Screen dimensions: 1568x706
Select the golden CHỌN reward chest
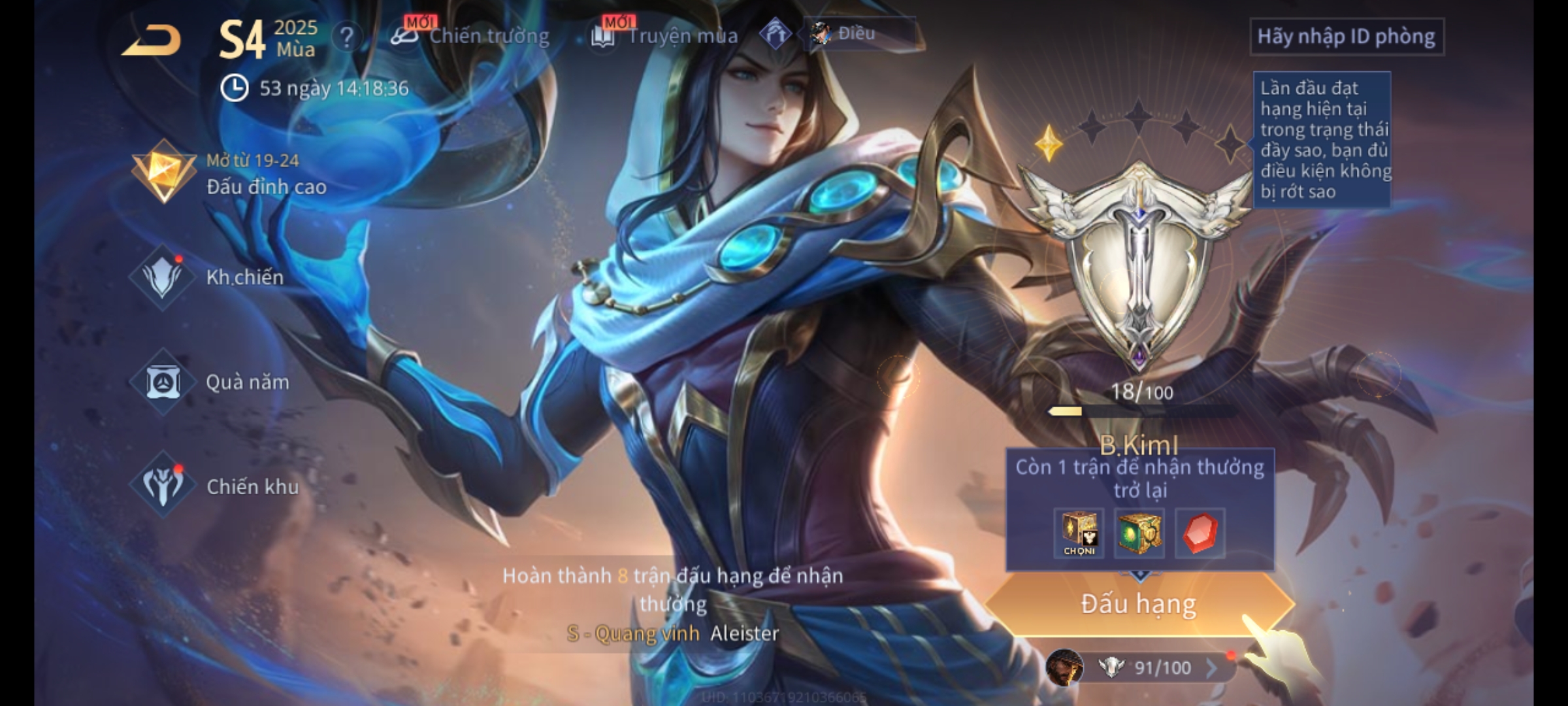click(1079, 533)
